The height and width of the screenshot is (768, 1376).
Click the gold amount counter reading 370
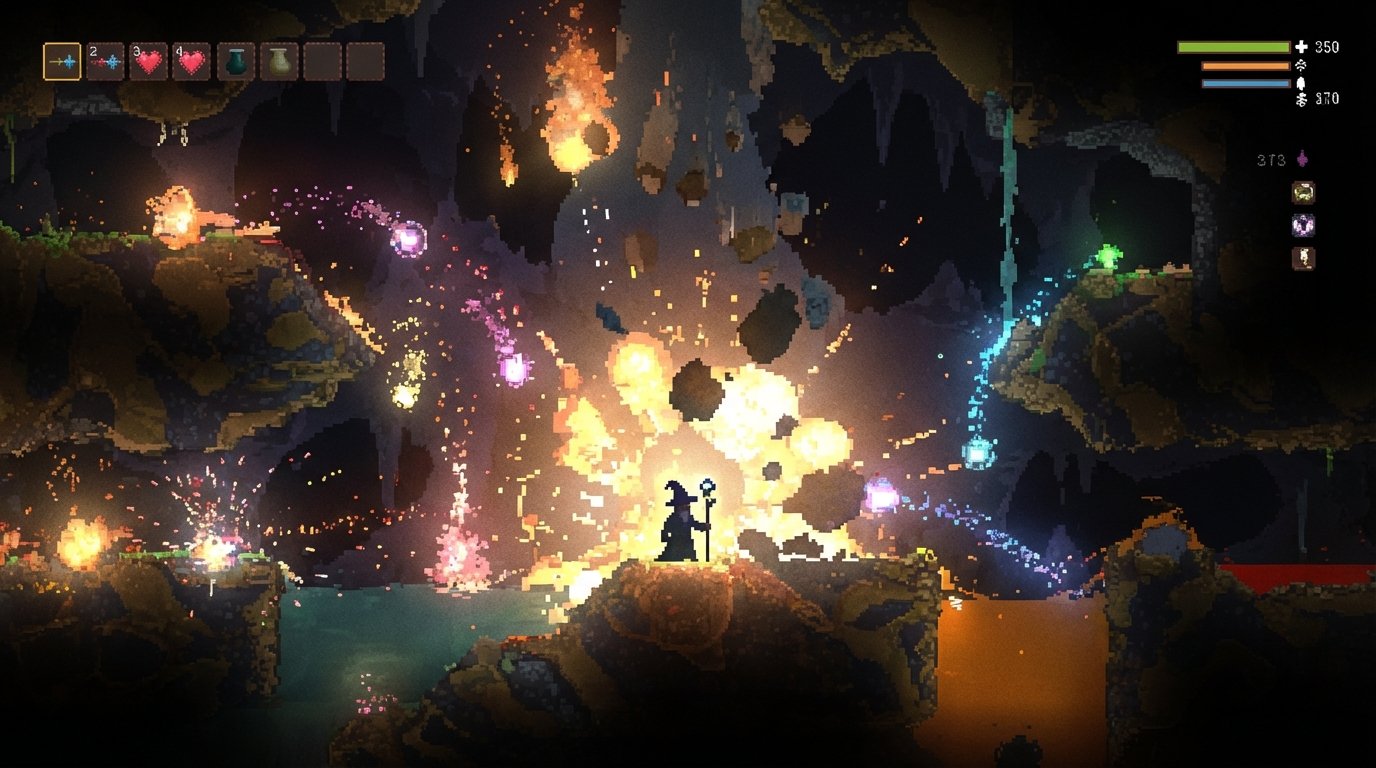tap(1328, 98)
